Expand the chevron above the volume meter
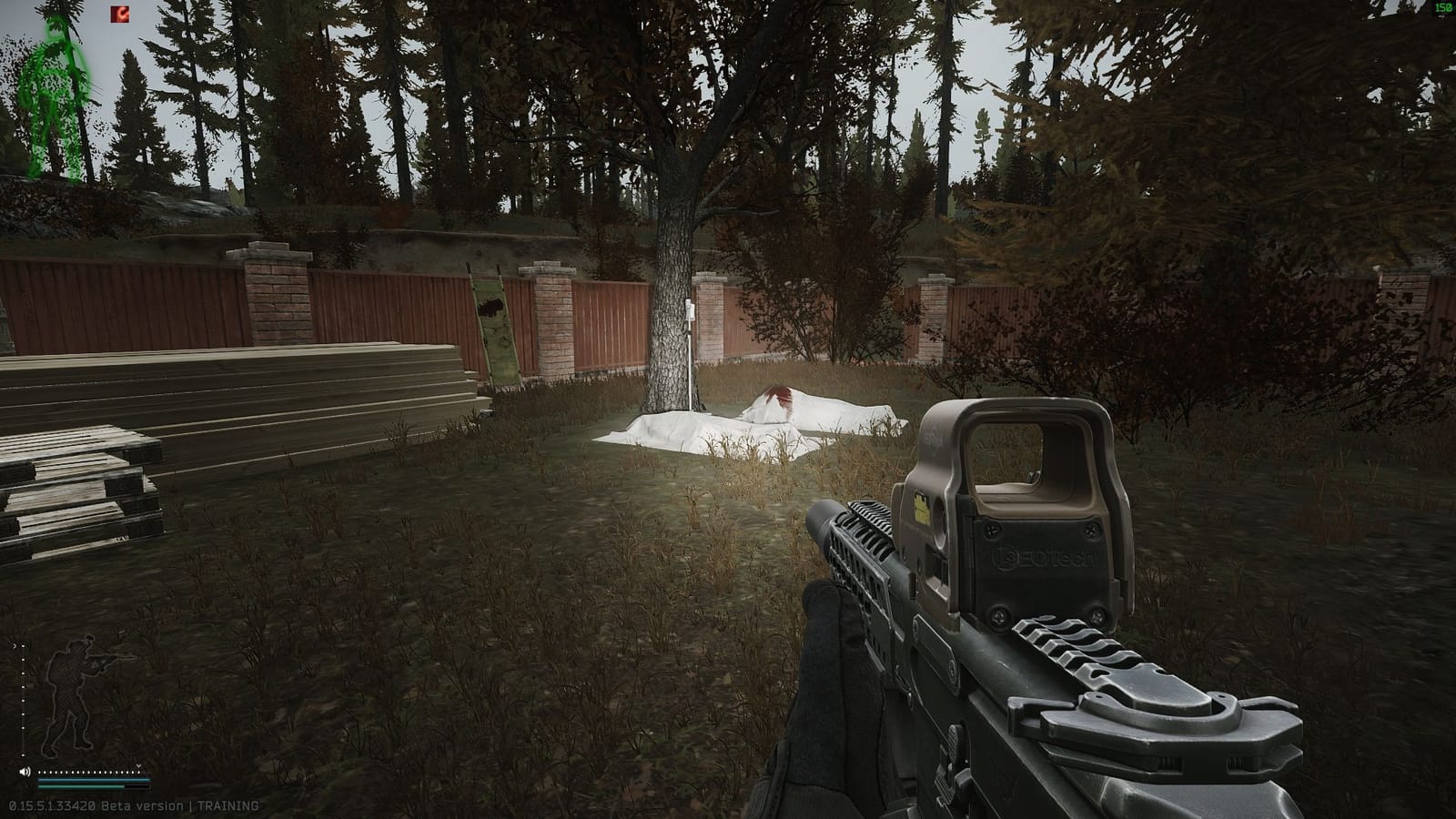The width and height of the screenshot is (1456, 819). [x=138, y=765]
